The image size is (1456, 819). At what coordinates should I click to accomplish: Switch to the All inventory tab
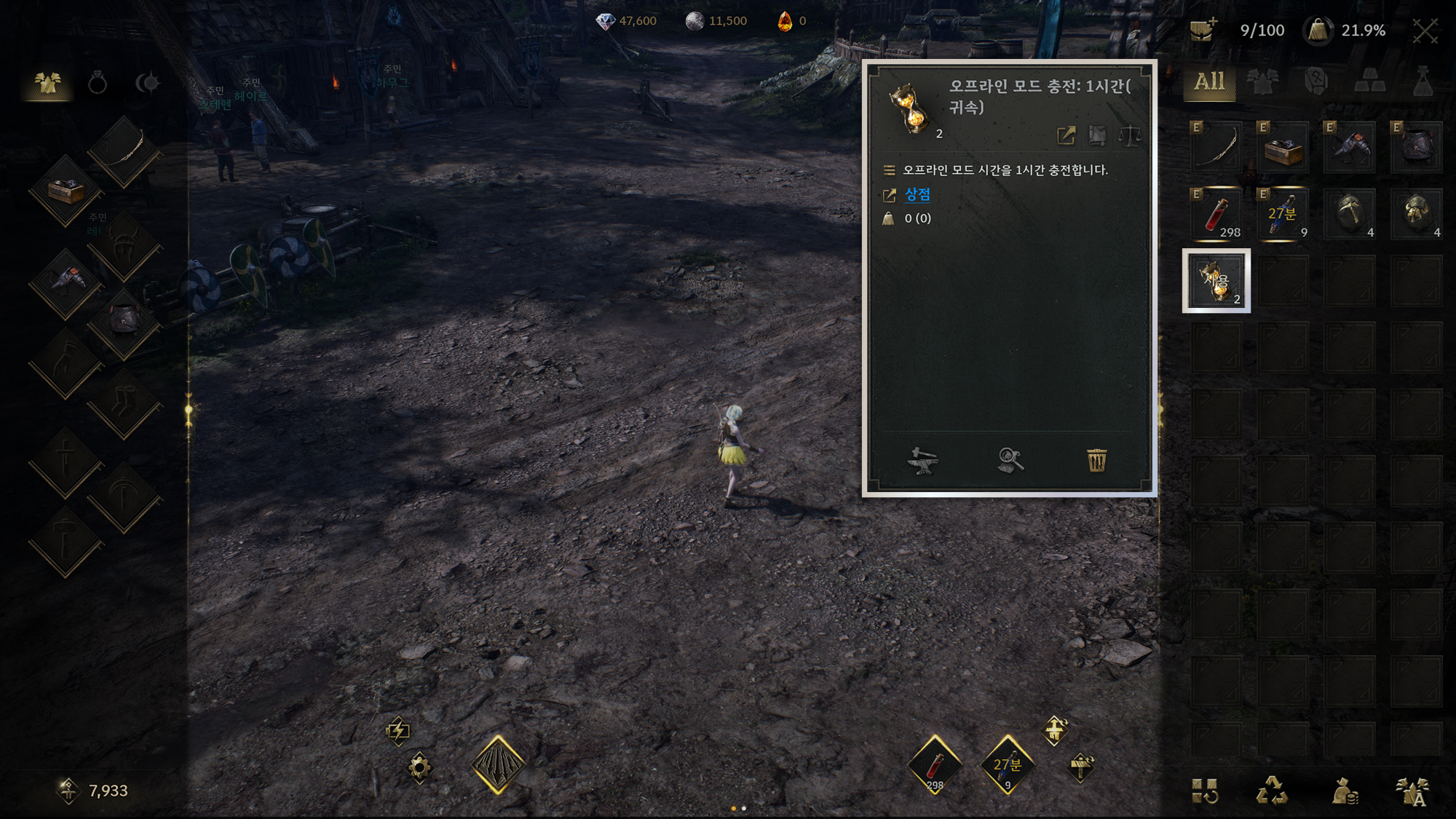pyautogui.click(x=1209, y=82)
